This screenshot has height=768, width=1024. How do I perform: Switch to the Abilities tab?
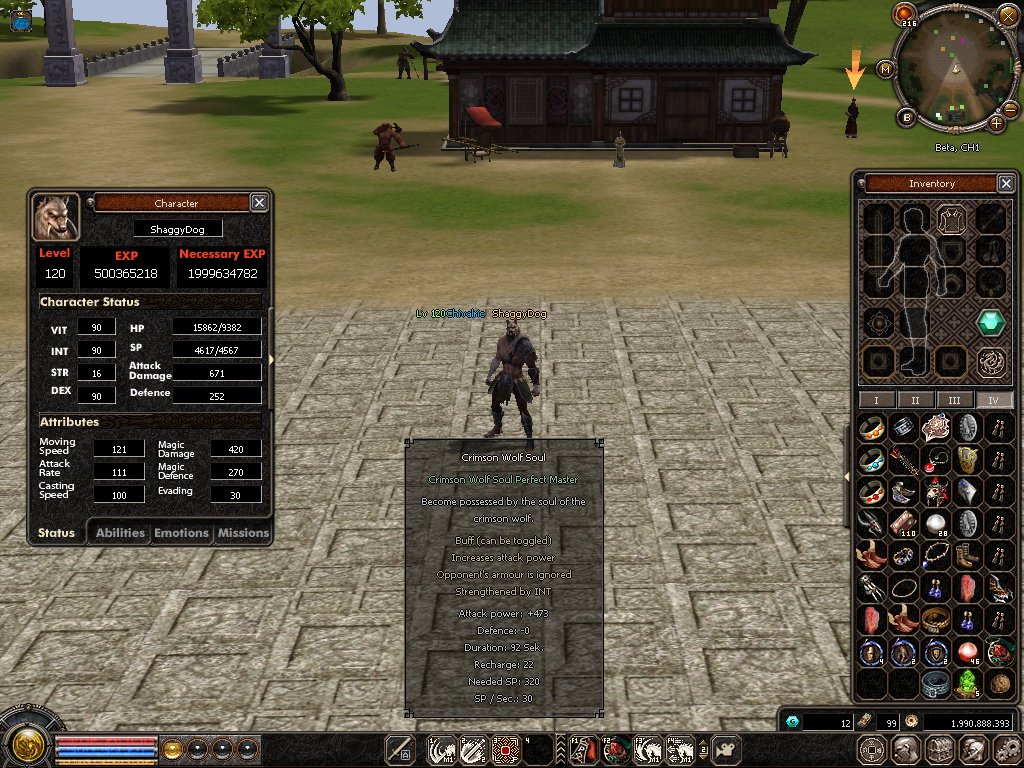pos(120,533)
